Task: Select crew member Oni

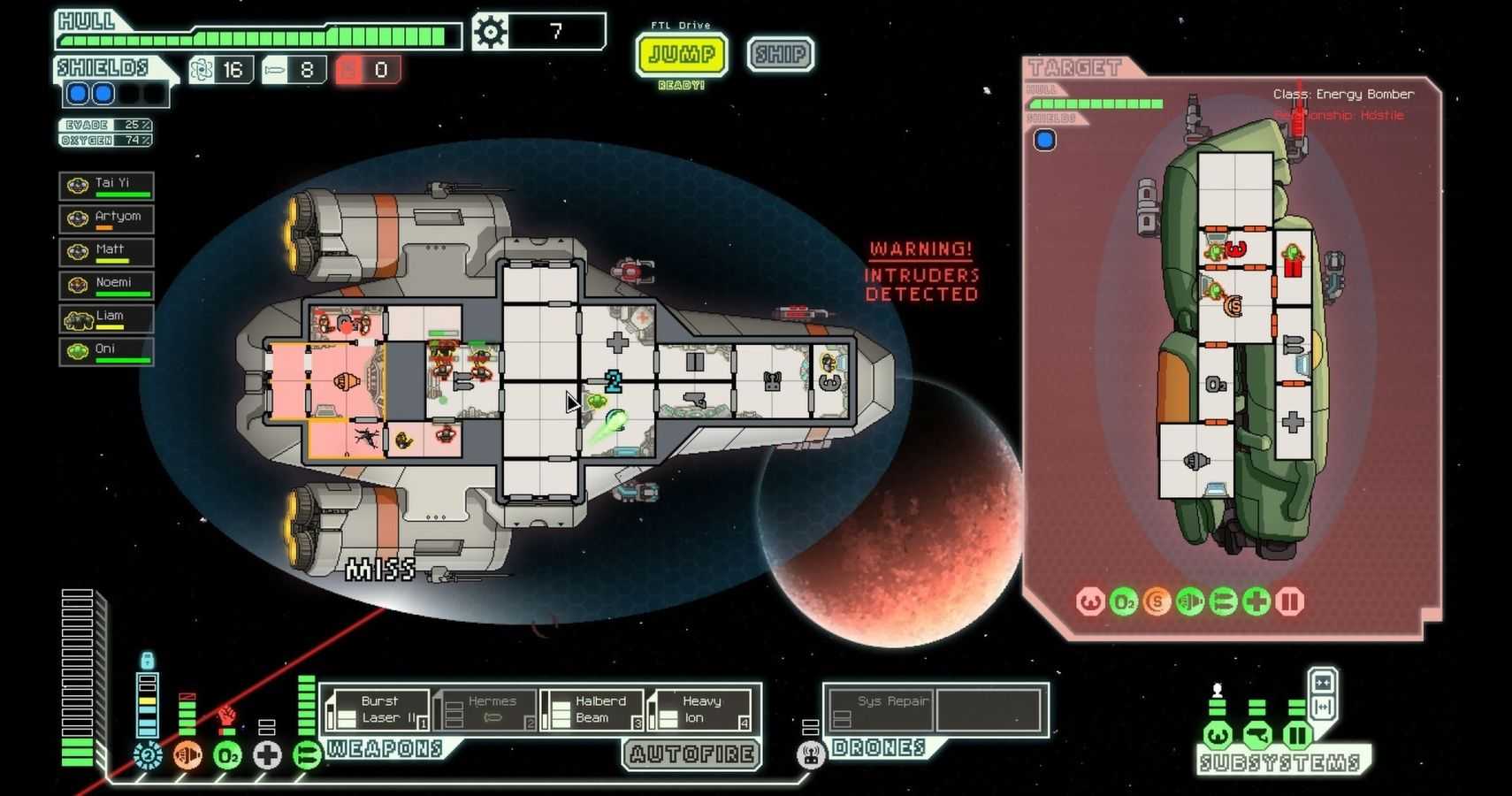Action: [107, 351]
